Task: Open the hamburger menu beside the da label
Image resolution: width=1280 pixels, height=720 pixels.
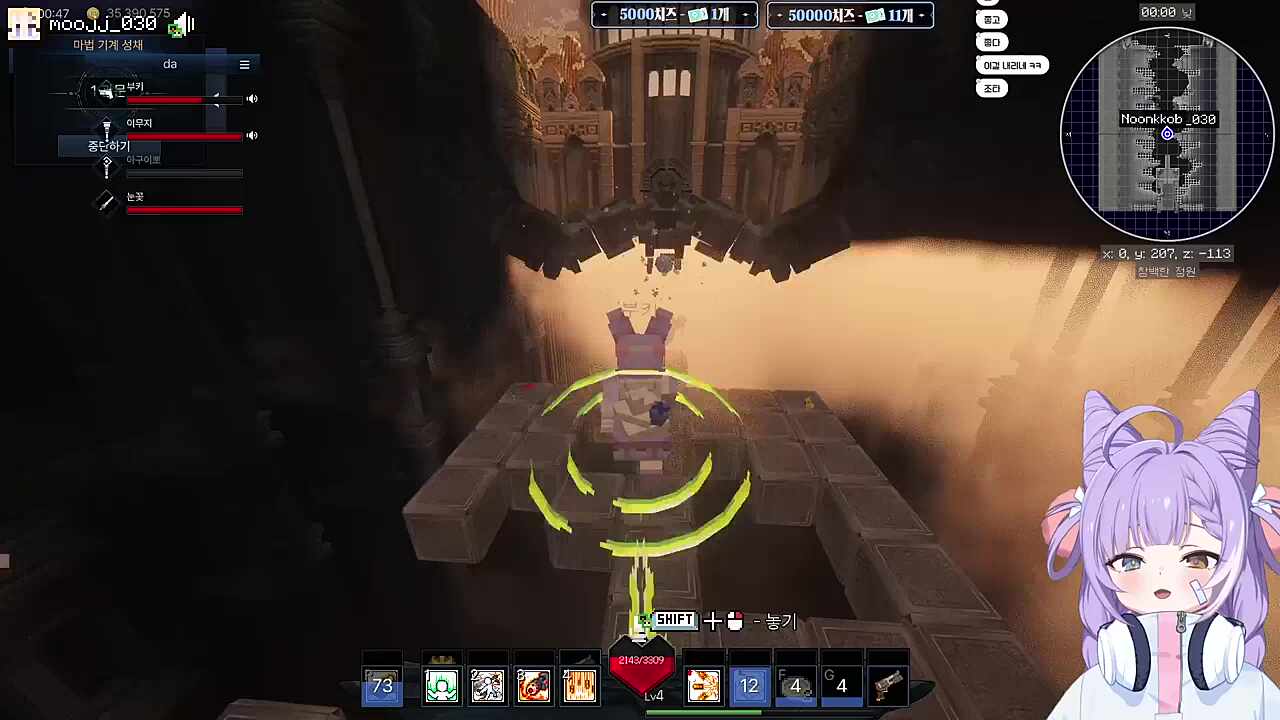Action: tap(244, 64)
